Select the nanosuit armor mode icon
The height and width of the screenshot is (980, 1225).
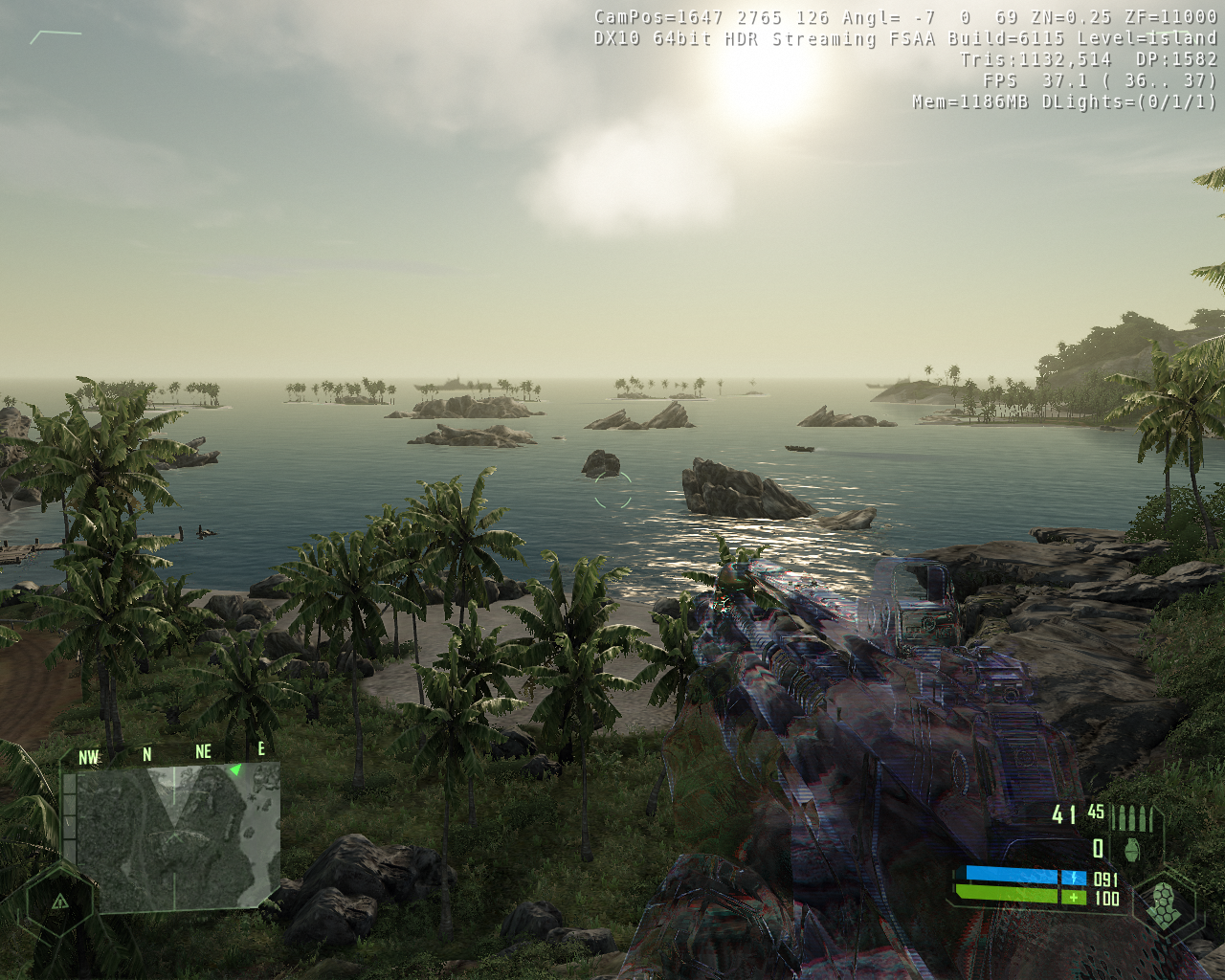(x=1162, y=903)
